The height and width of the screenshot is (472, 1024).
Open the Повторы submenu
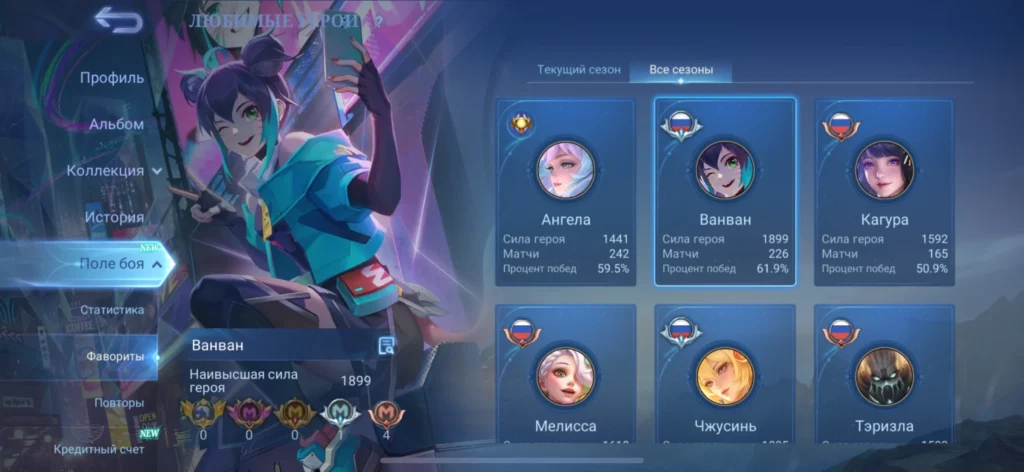119,403
